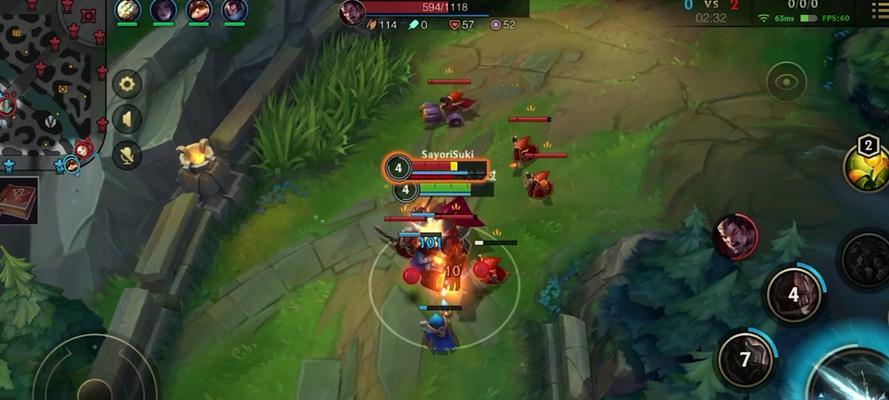Screen dimensions: 889x400
Task: Select the third teammate portrait
Action: point(198,11)
